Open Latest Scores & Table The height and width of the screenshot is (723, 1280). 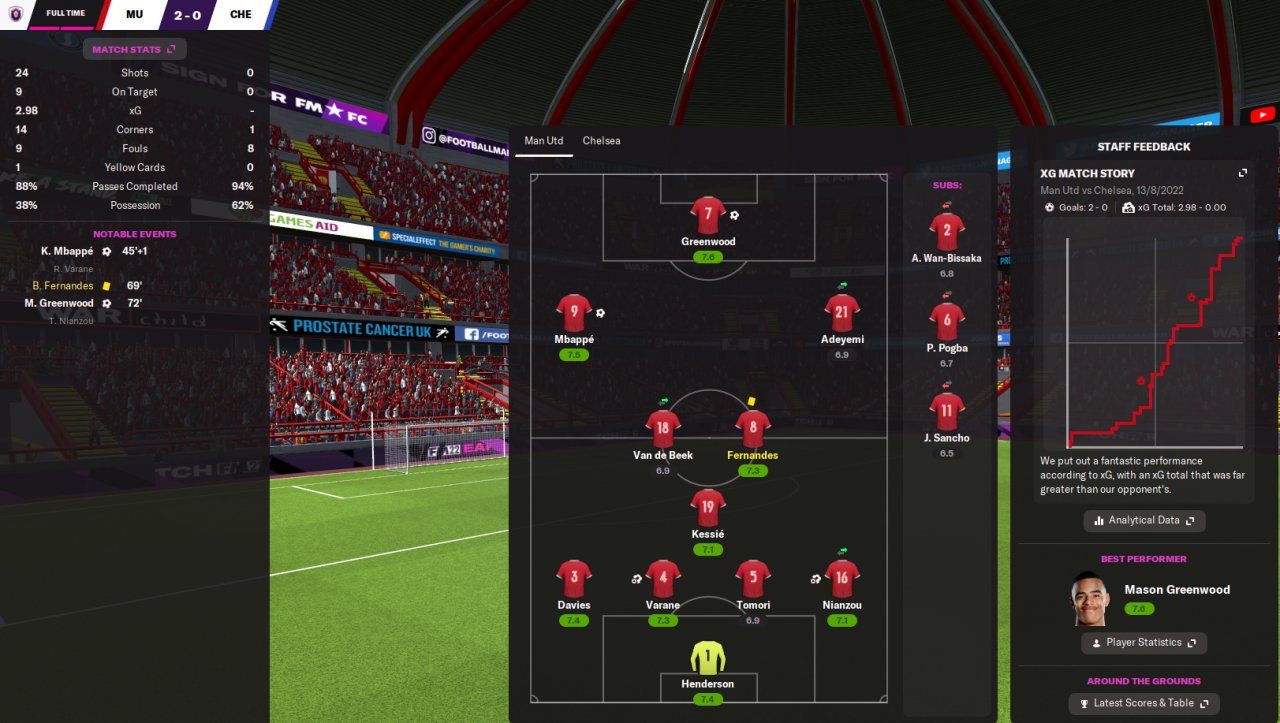pyautogui.click(x=1144, y=704)
